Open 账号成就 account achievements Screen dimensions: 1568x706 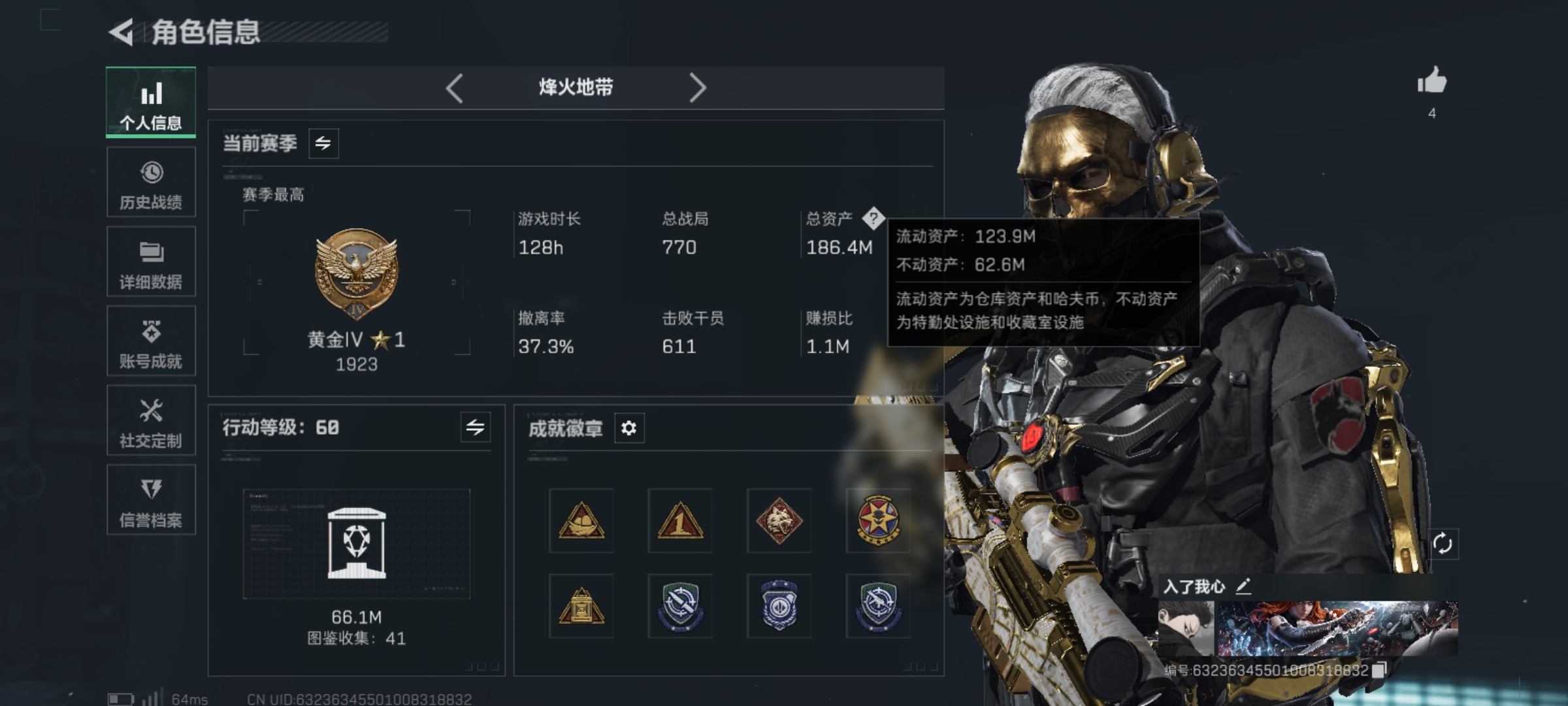coord(151,341)
